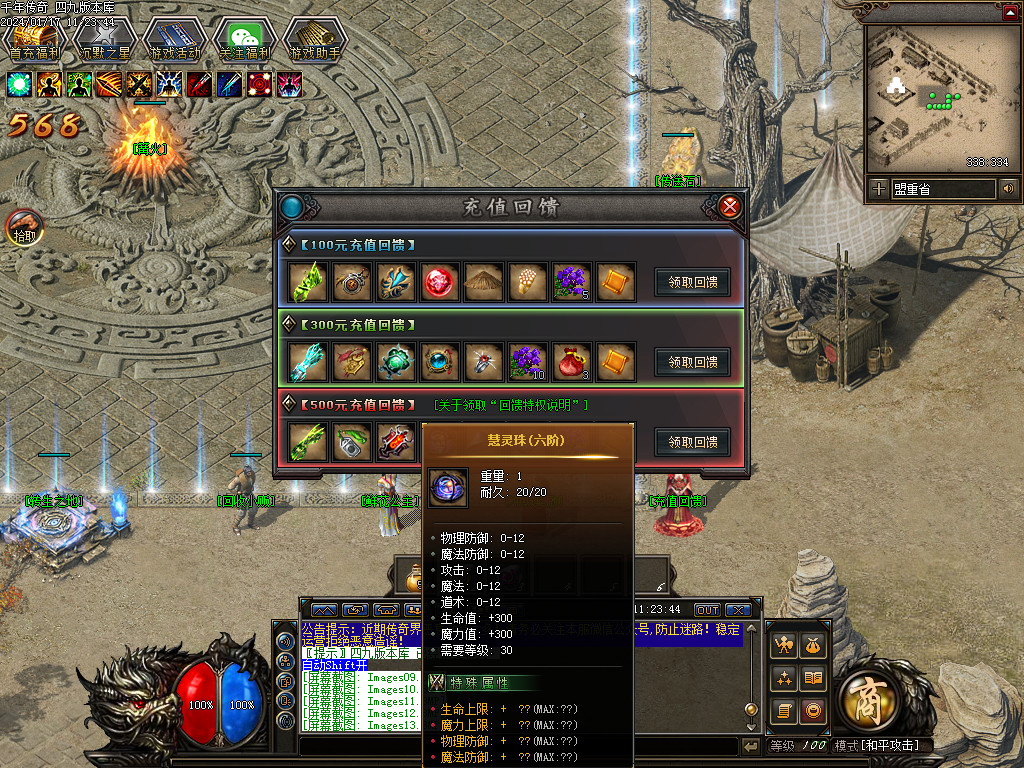
Task: Toggle the minimap speaker sound button
Action: click(1007, 188)
